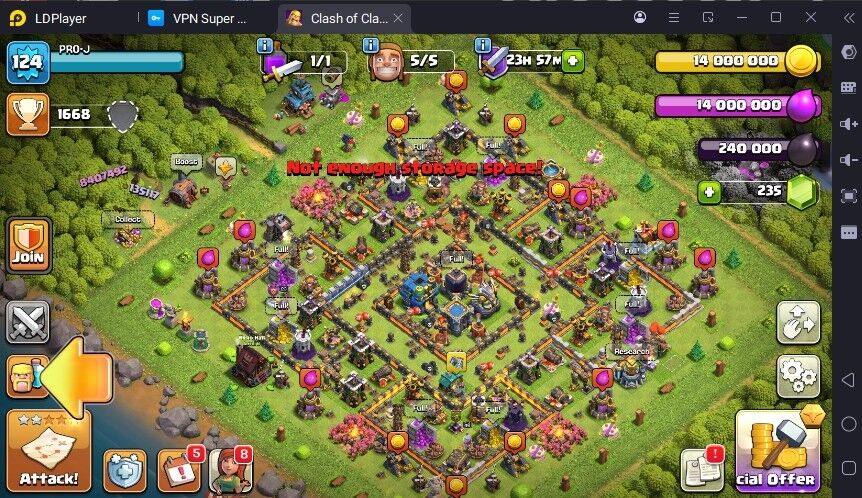The height and width of the screenshot is (498, 862).
Task: Add gems with the green plus button
Action: (x=709, y=191)
